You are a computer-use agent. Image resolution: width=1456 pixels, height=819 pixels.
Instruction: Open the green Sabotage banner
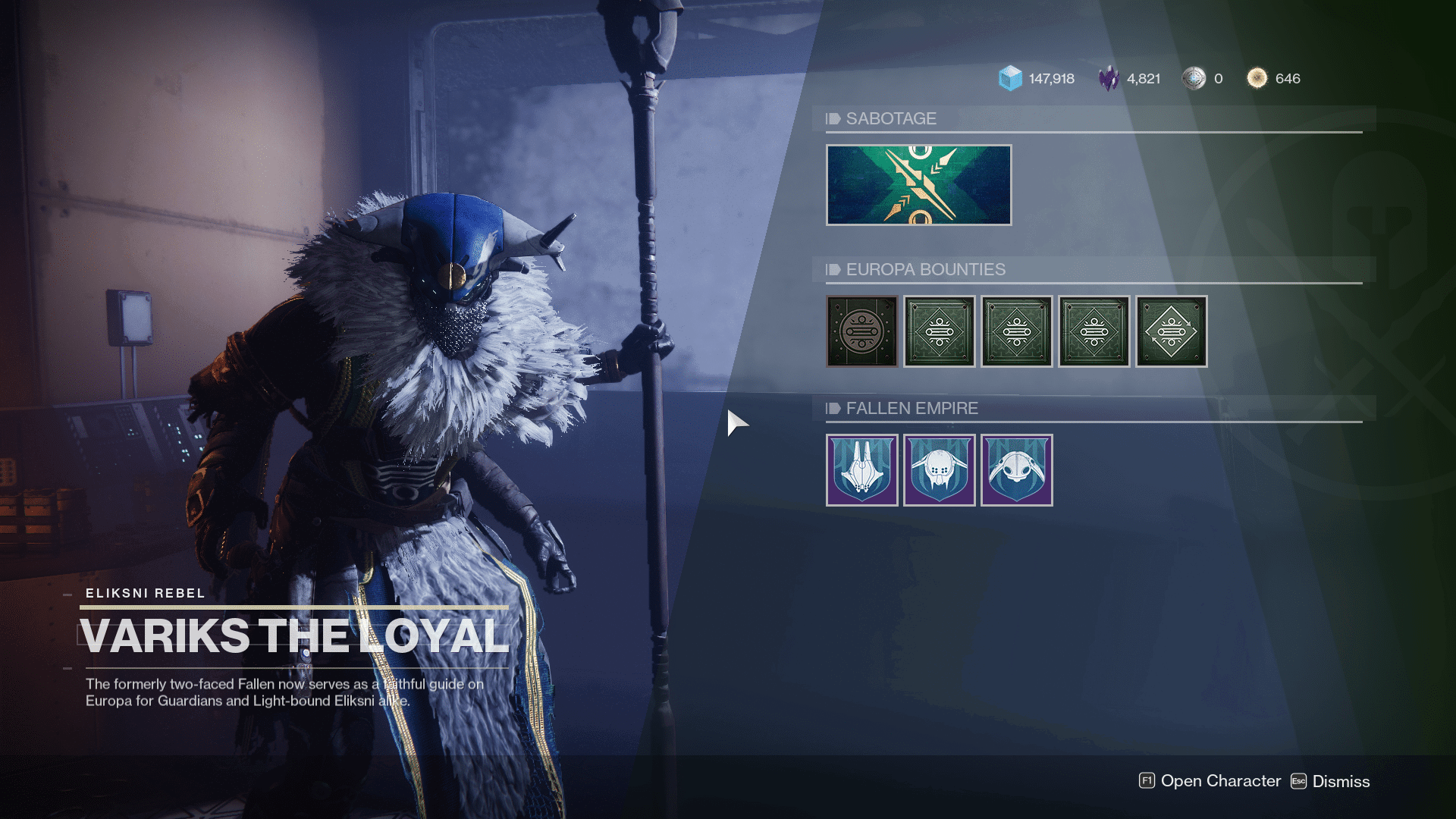tap(918, 185)
